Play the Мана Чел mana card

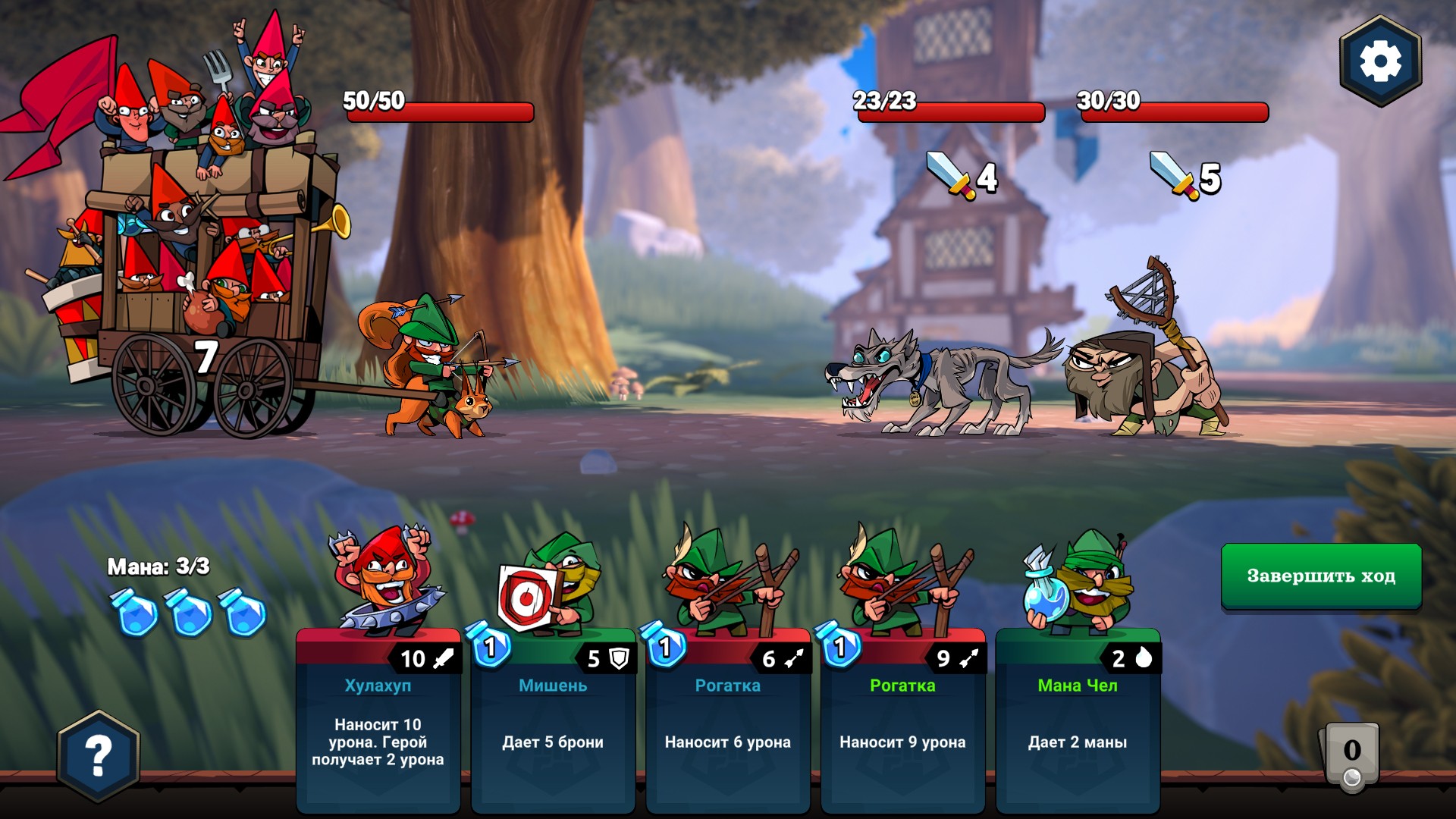pyautogui.click(x=1078, y=720)
